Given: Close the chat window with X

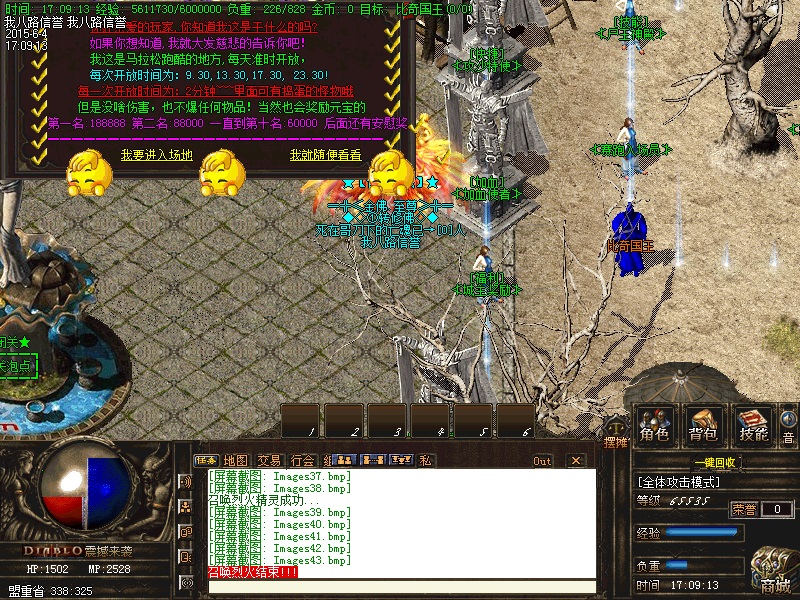Looking at the screenshot, I should pyautogui.click(x=575, y=461).
